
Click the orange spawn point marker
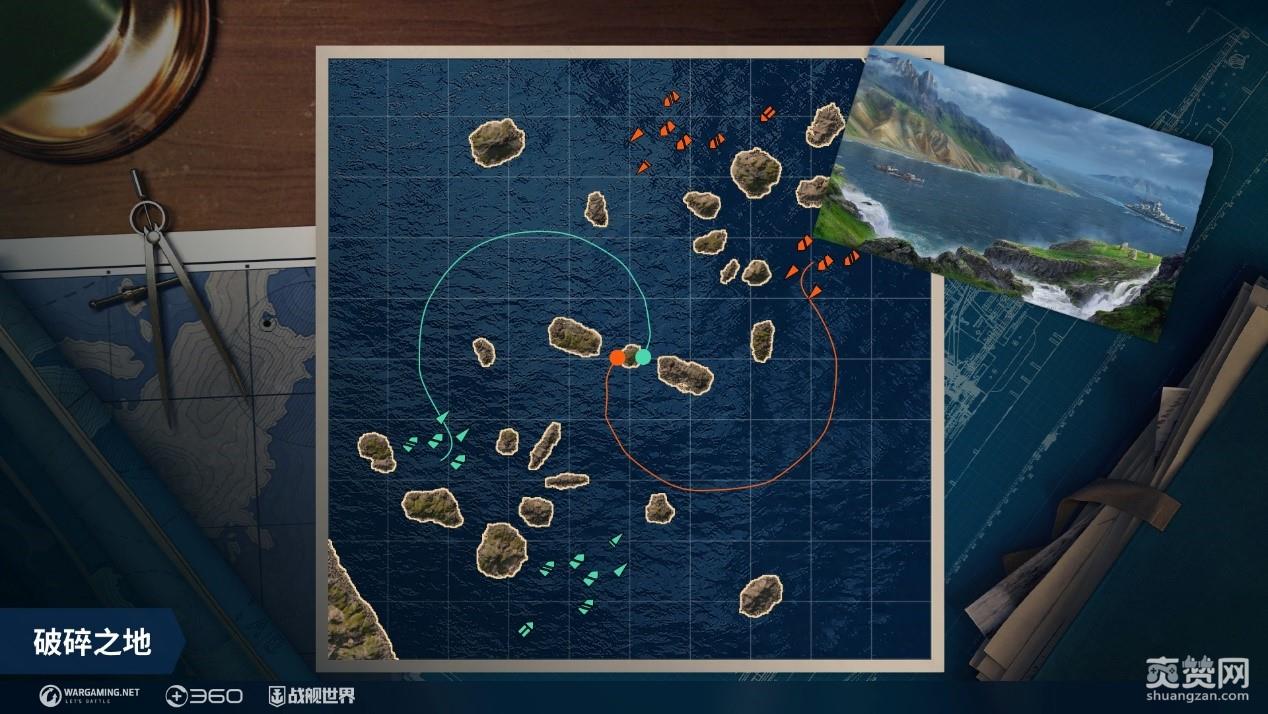[x=617, y=357]
